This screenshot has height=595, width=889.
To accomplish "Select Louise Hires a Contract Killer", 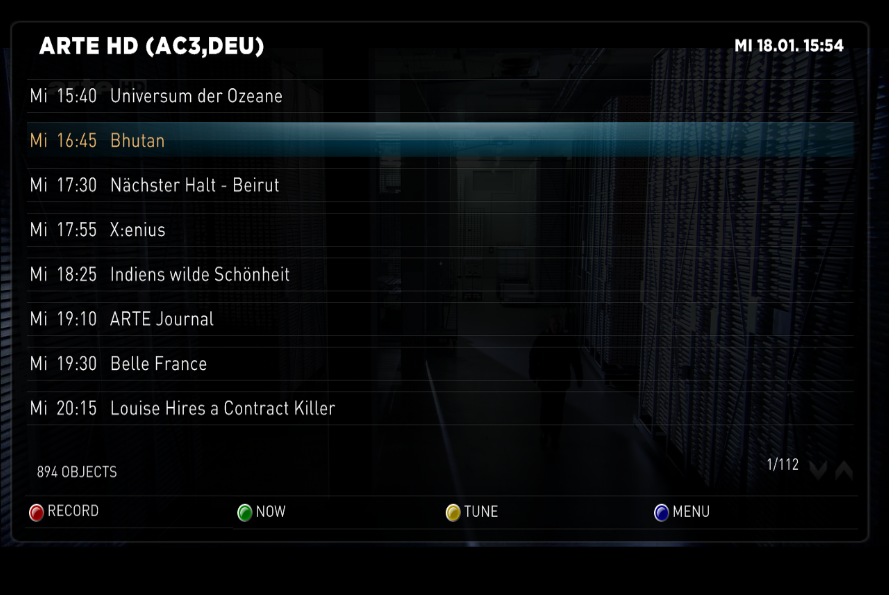I will pyautogui.click(x=222, y=408).
